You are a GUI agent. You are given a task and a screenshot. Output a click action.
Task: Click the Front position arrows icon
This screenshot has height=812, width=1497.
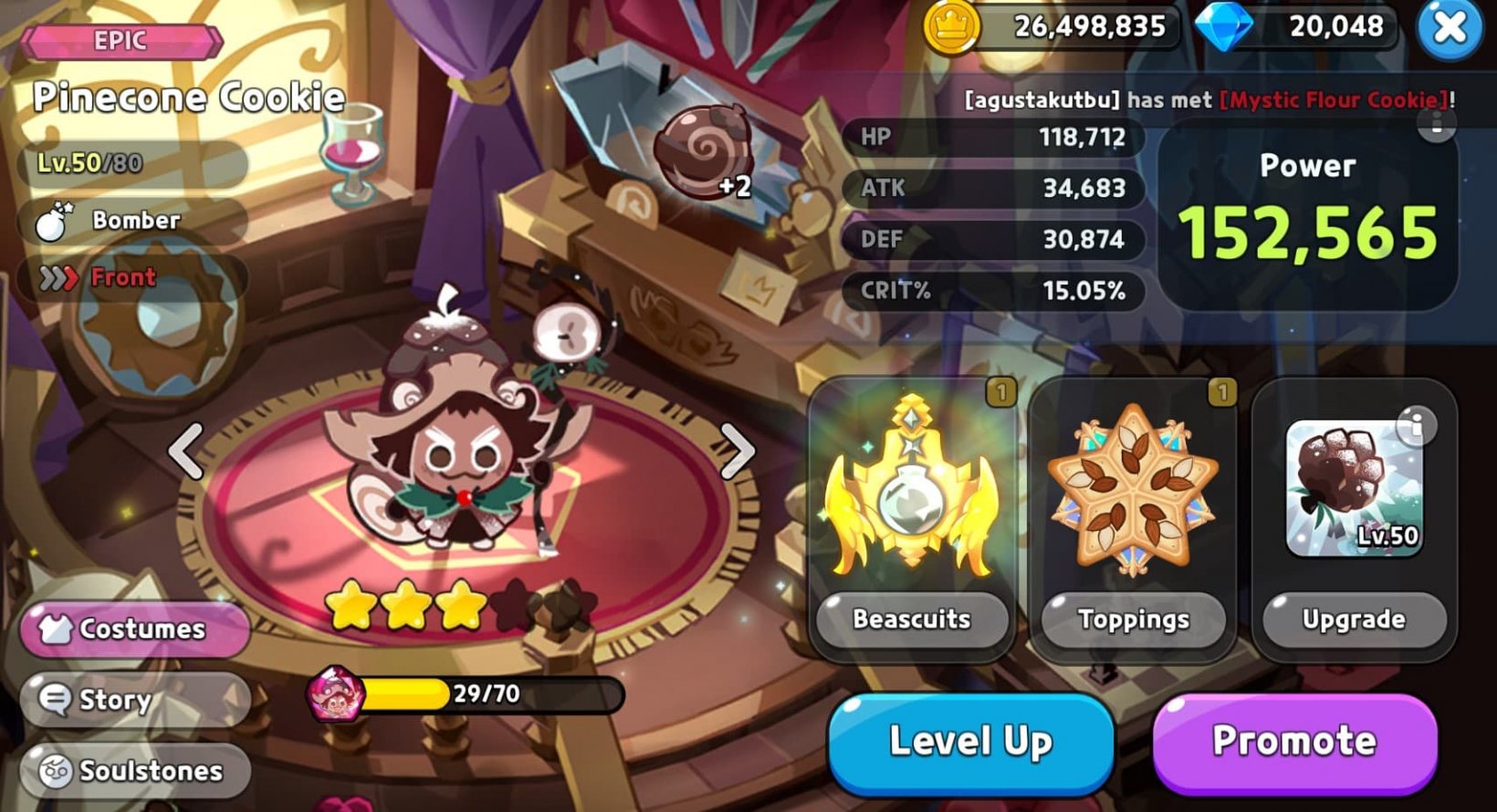tap(57, 276)
